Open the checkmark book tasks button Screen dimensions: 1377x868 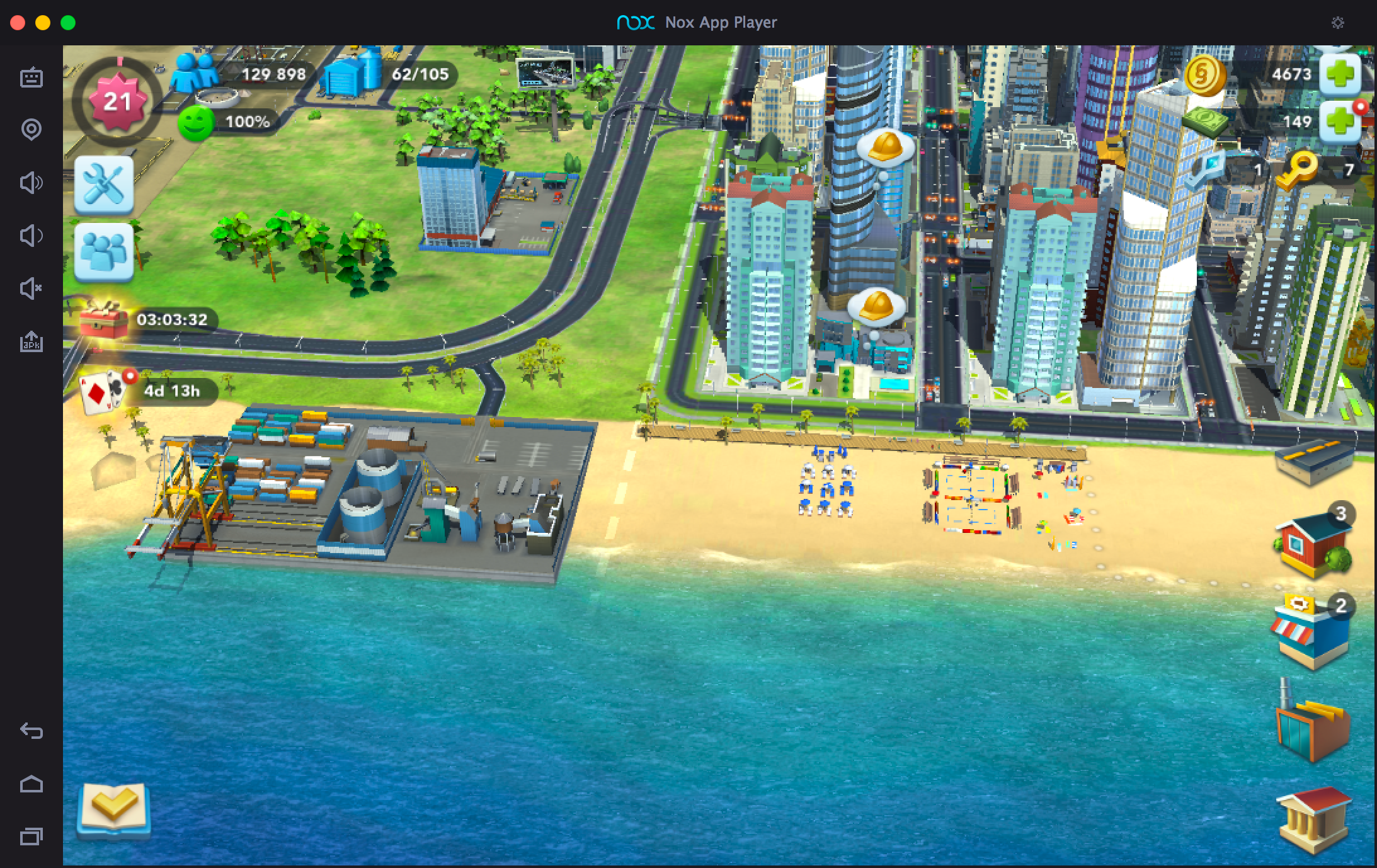coord(113,809)
